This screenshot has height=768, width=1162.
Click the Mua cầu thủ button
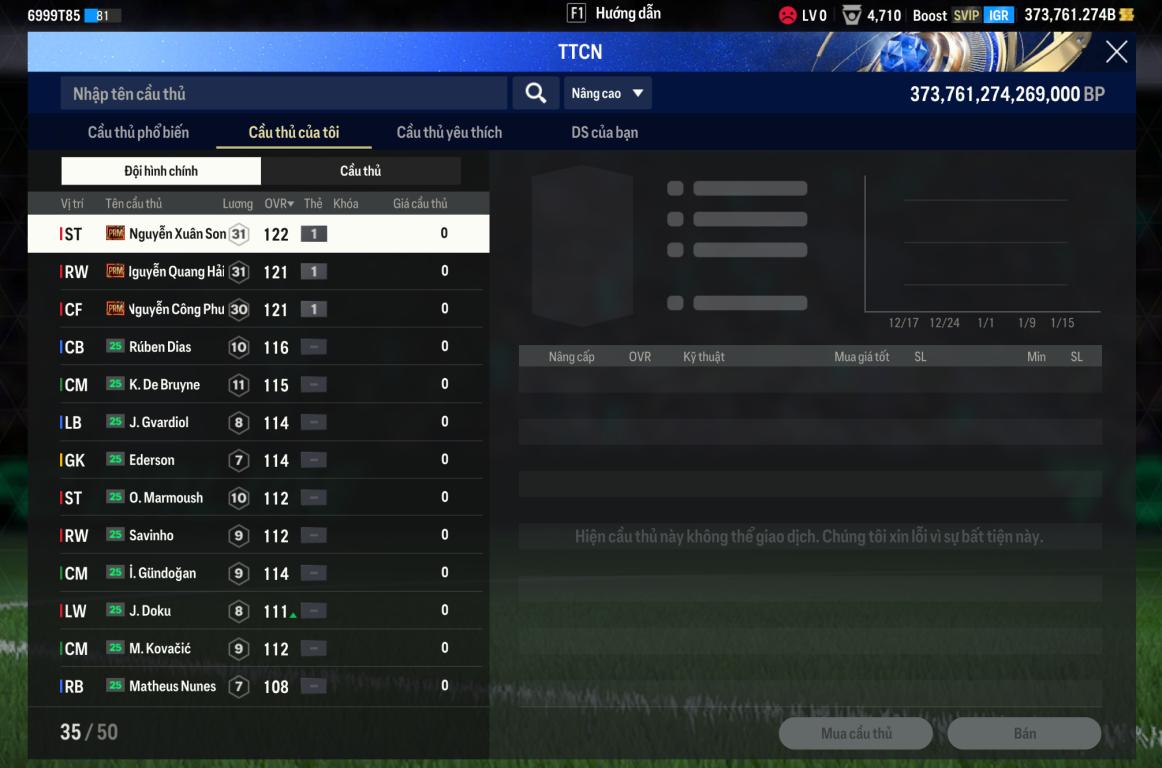tap(855, 733)
